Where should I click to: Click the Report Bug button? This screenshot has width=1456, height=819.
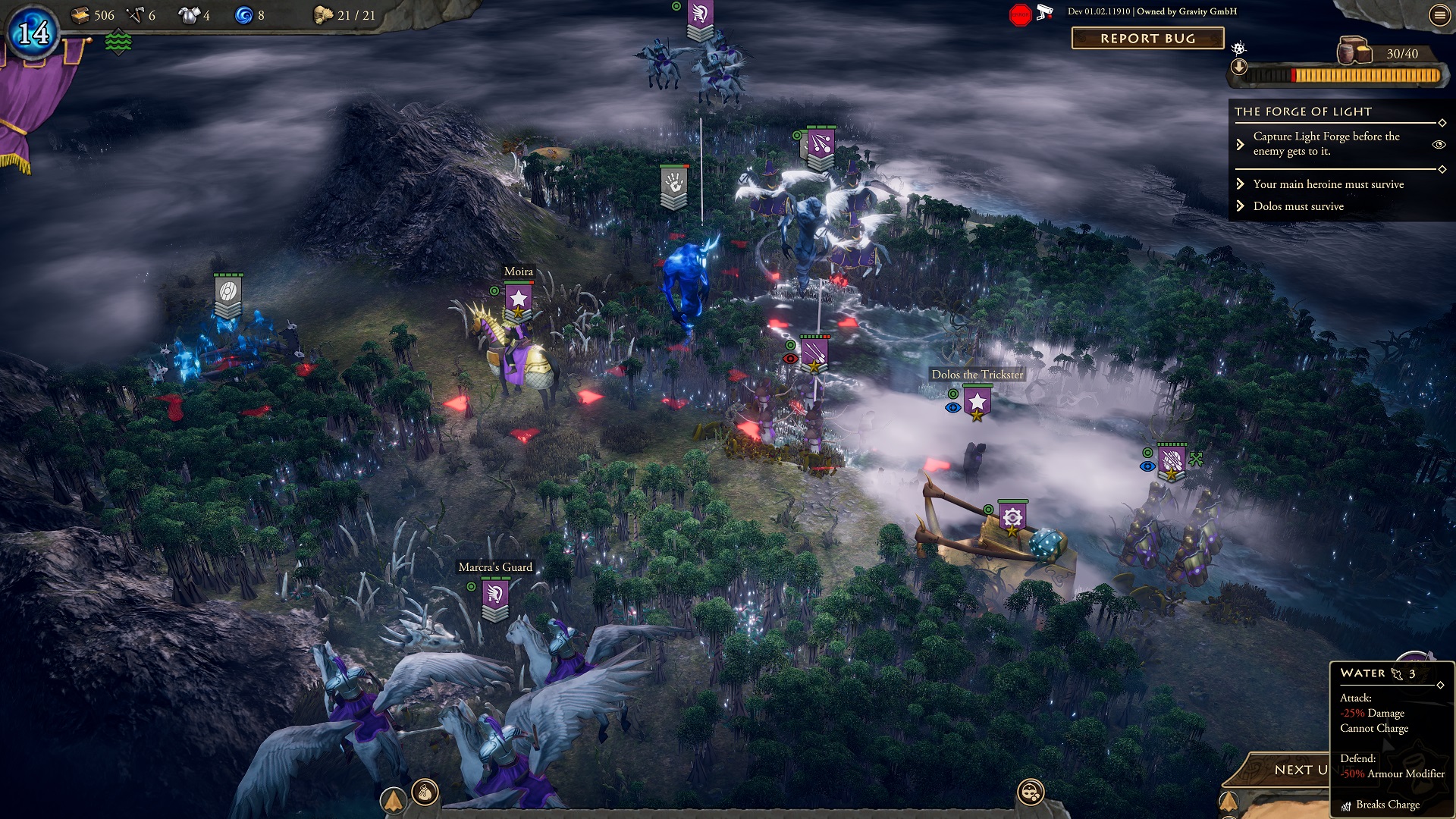[x=1147, y=39]
